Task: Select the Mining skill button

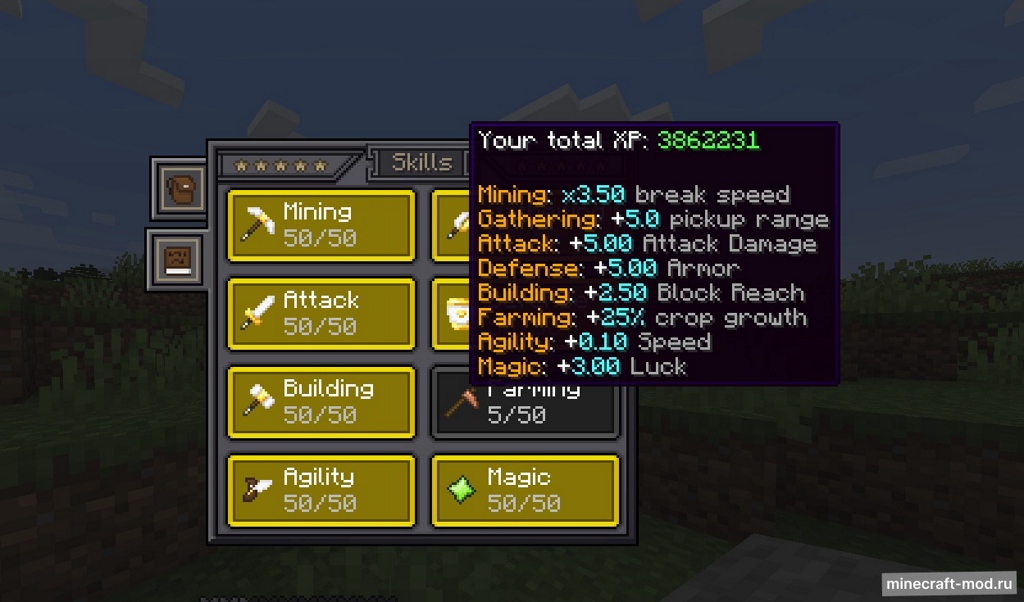Action: pos(321,225)
